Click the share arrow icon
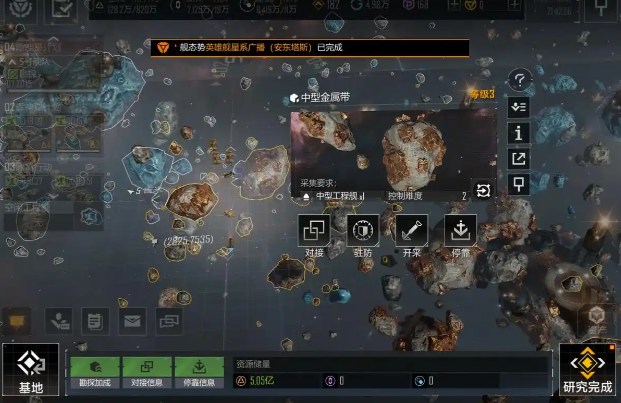The height and width of the screenshot is (403, 621). click(x=518, y=158)
